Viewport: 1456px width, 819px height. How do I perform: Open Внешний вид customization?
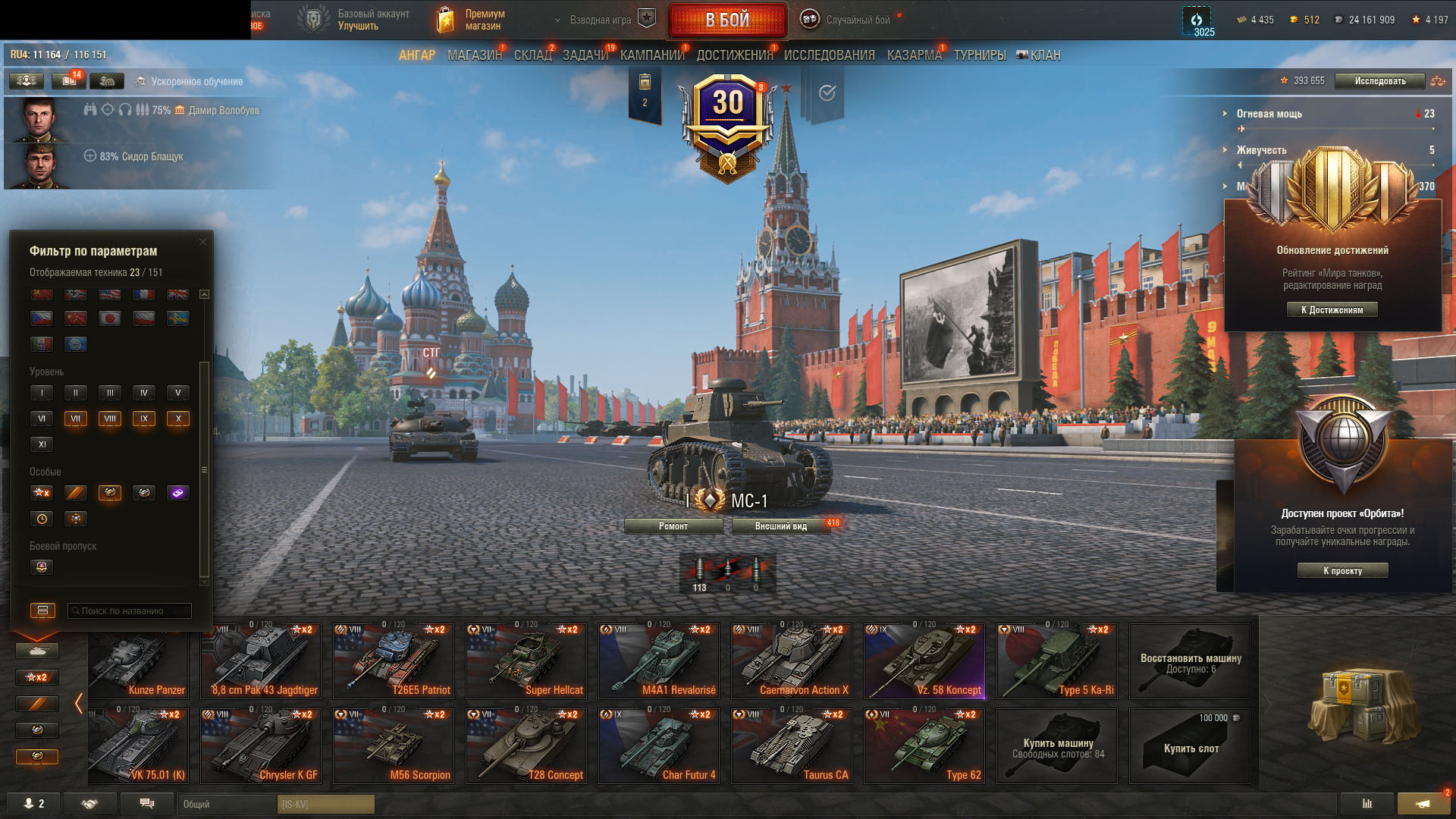coord(781,526)
